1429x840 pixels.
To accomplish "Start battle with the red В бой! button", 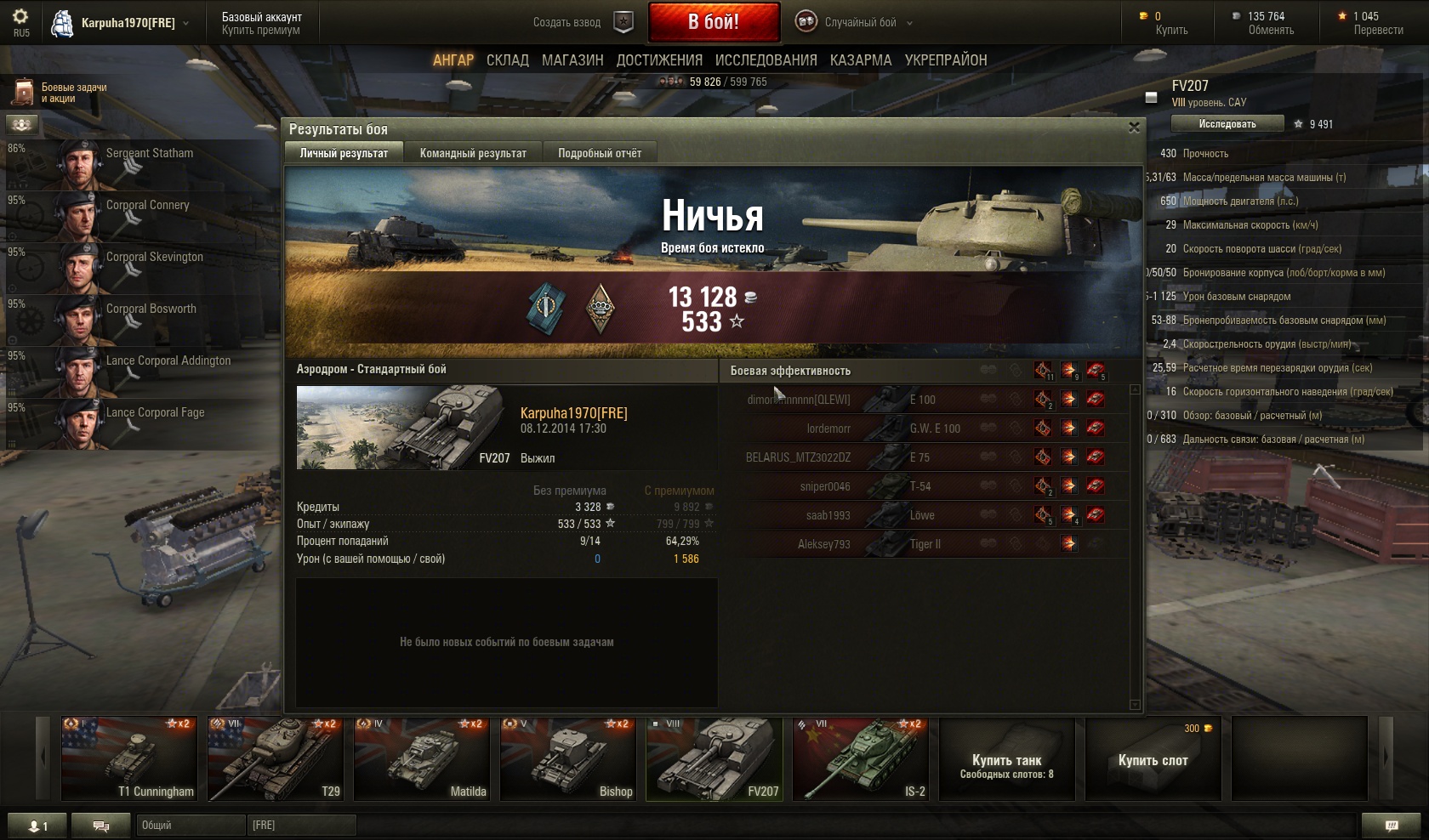I will point(714,22).
